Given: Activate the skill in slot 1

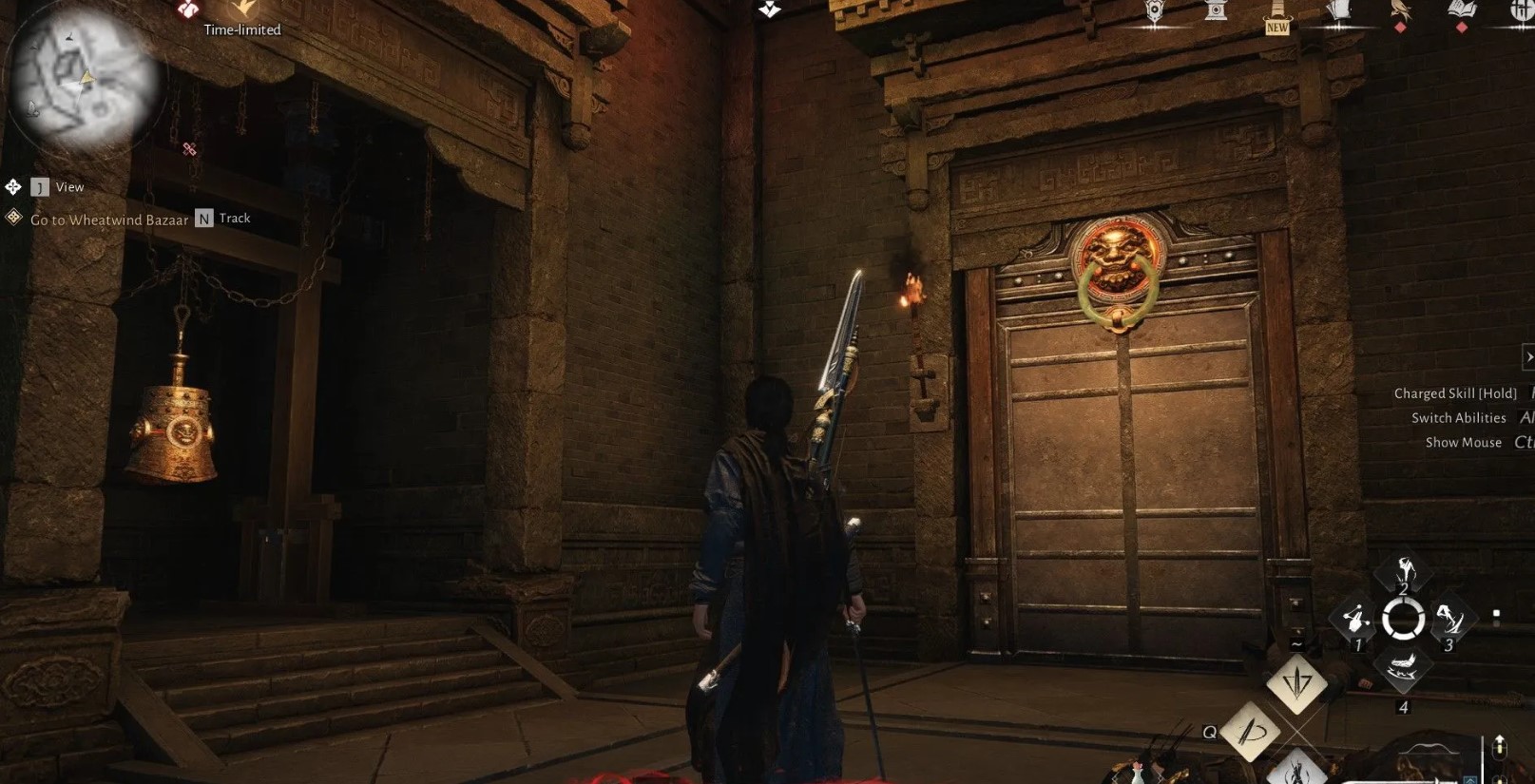Looking at the screenshot, I should [1354, 621].
